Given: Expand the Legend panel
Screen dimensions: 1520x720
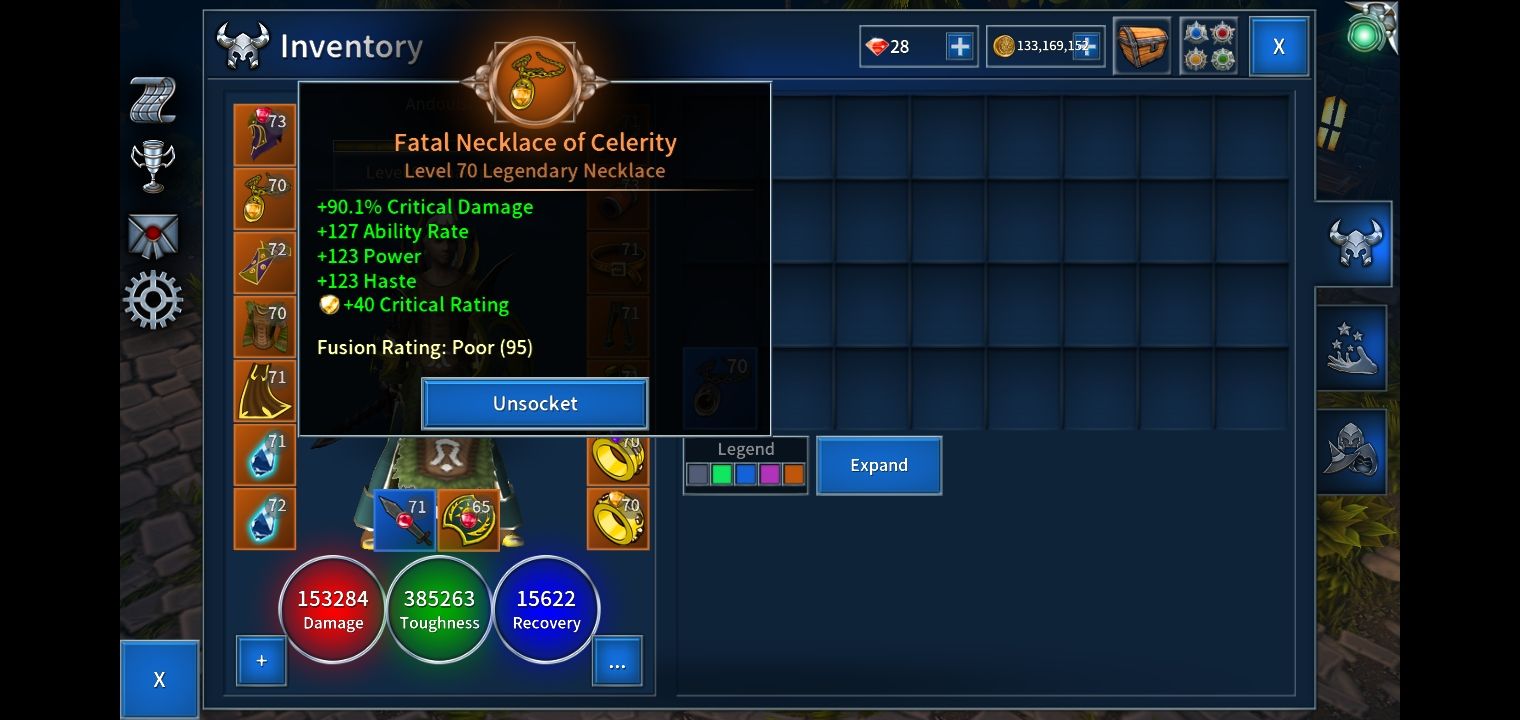Looking at the screenshot, I should point(878,465).
